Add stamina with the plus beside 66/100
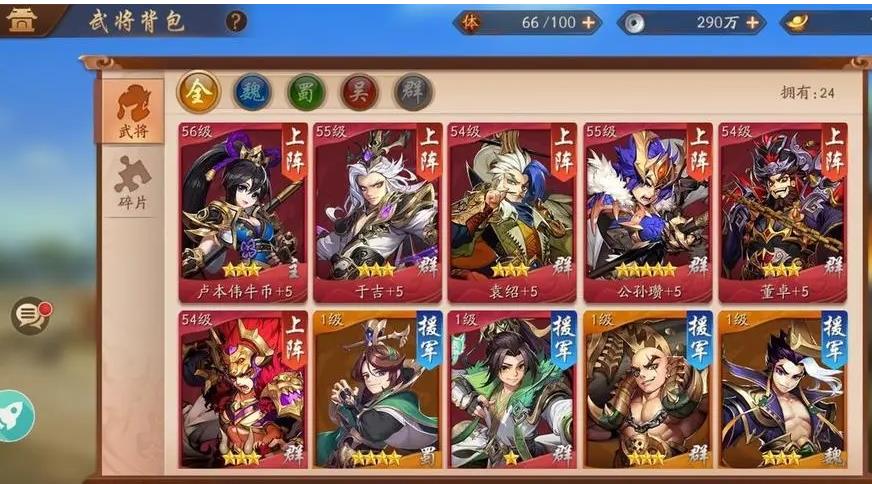Viewport: 872px width, 484px height. [588, 22]
